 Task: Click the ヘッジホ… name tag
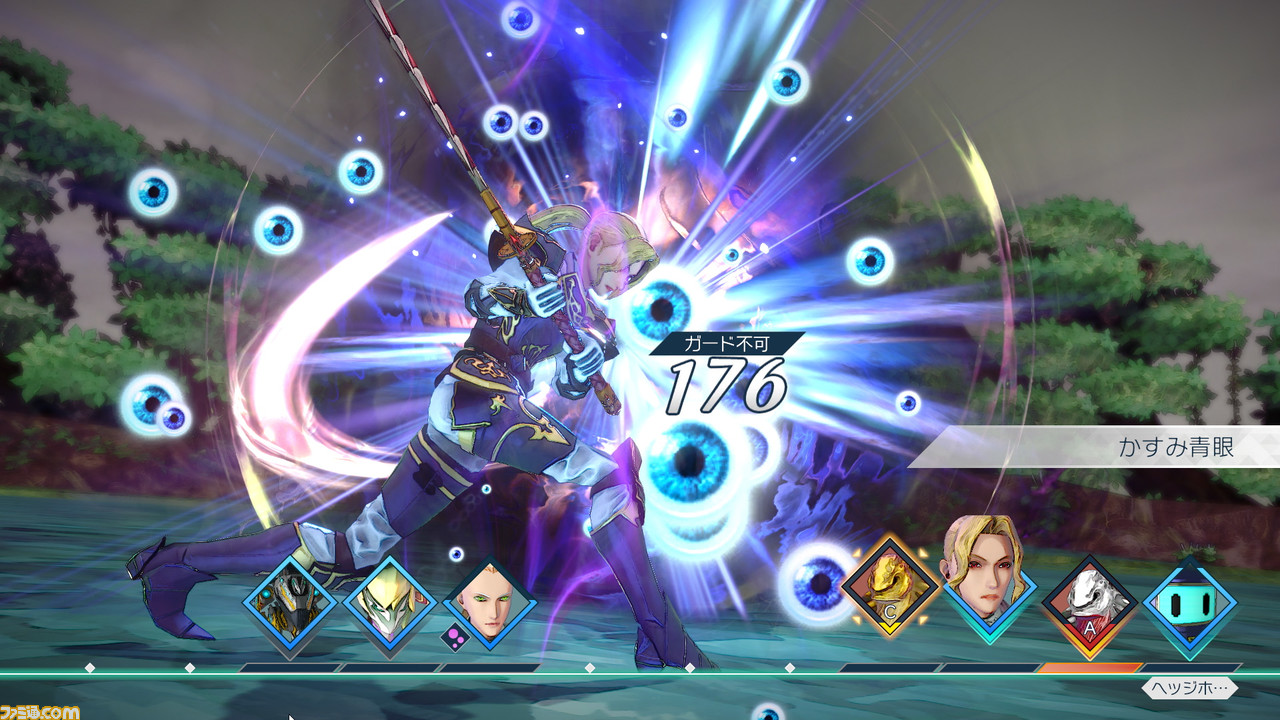coord(1189,688)
